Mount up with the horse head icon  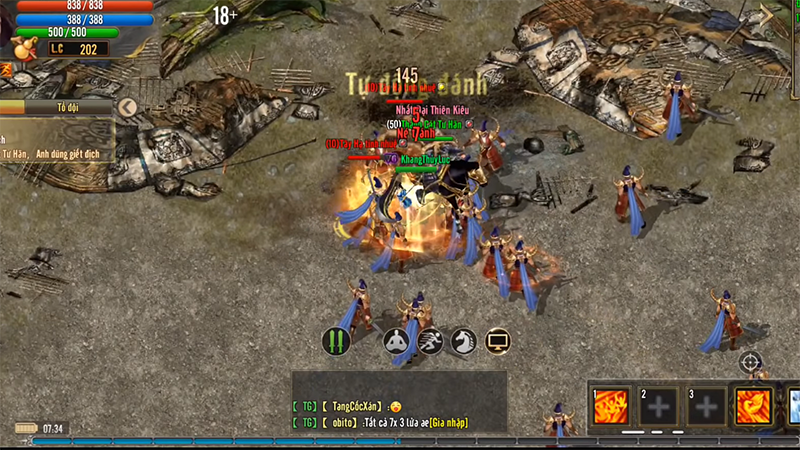(x=463, y=341)
